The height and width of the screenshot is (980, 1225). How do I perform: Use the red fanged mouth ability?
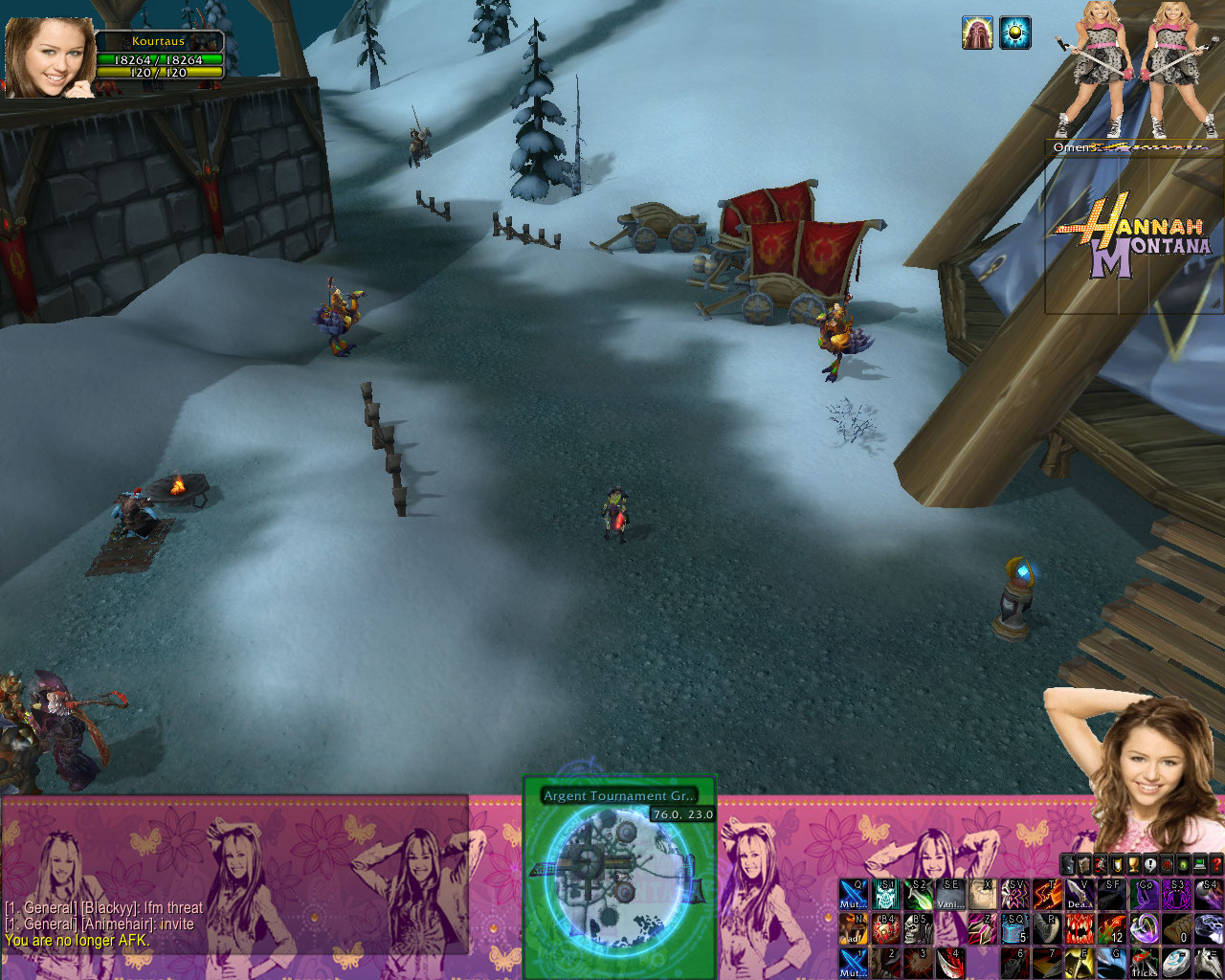coord(1080,928)
